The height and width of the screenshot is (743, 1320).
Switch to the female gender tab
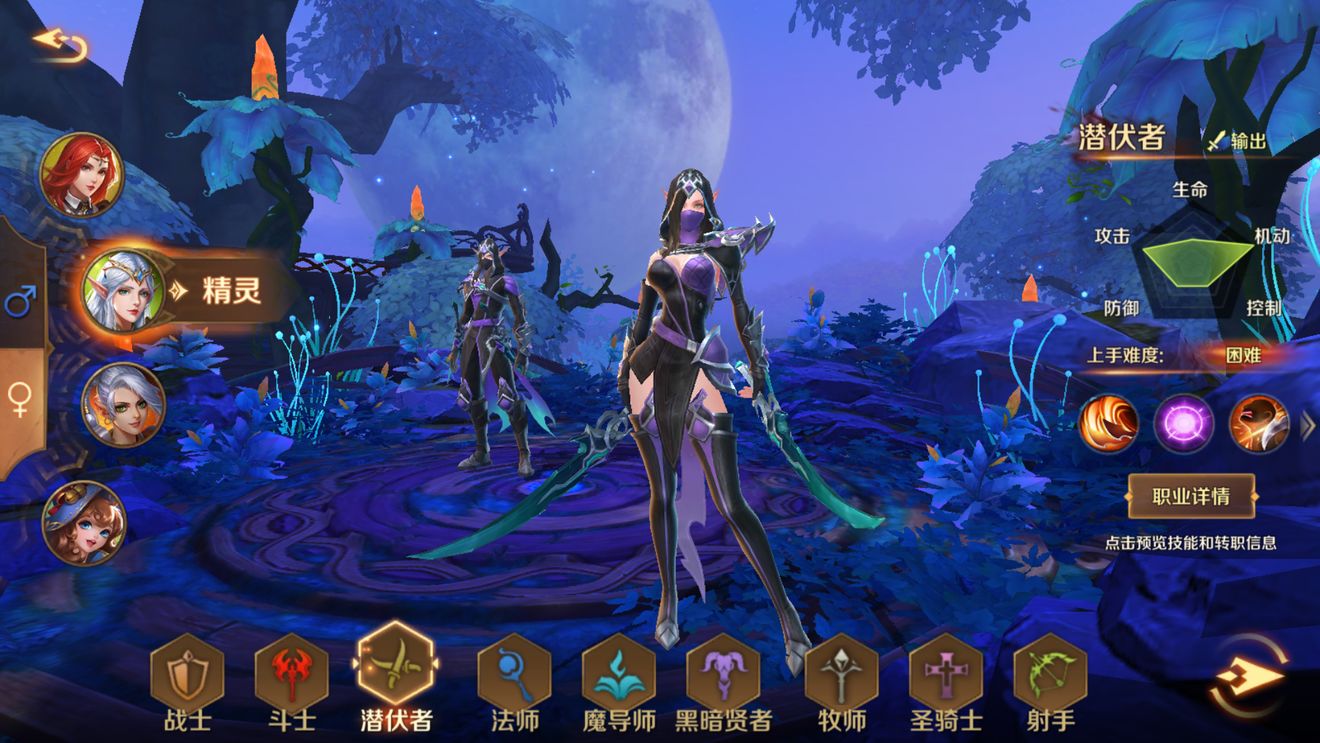(20, 398)
